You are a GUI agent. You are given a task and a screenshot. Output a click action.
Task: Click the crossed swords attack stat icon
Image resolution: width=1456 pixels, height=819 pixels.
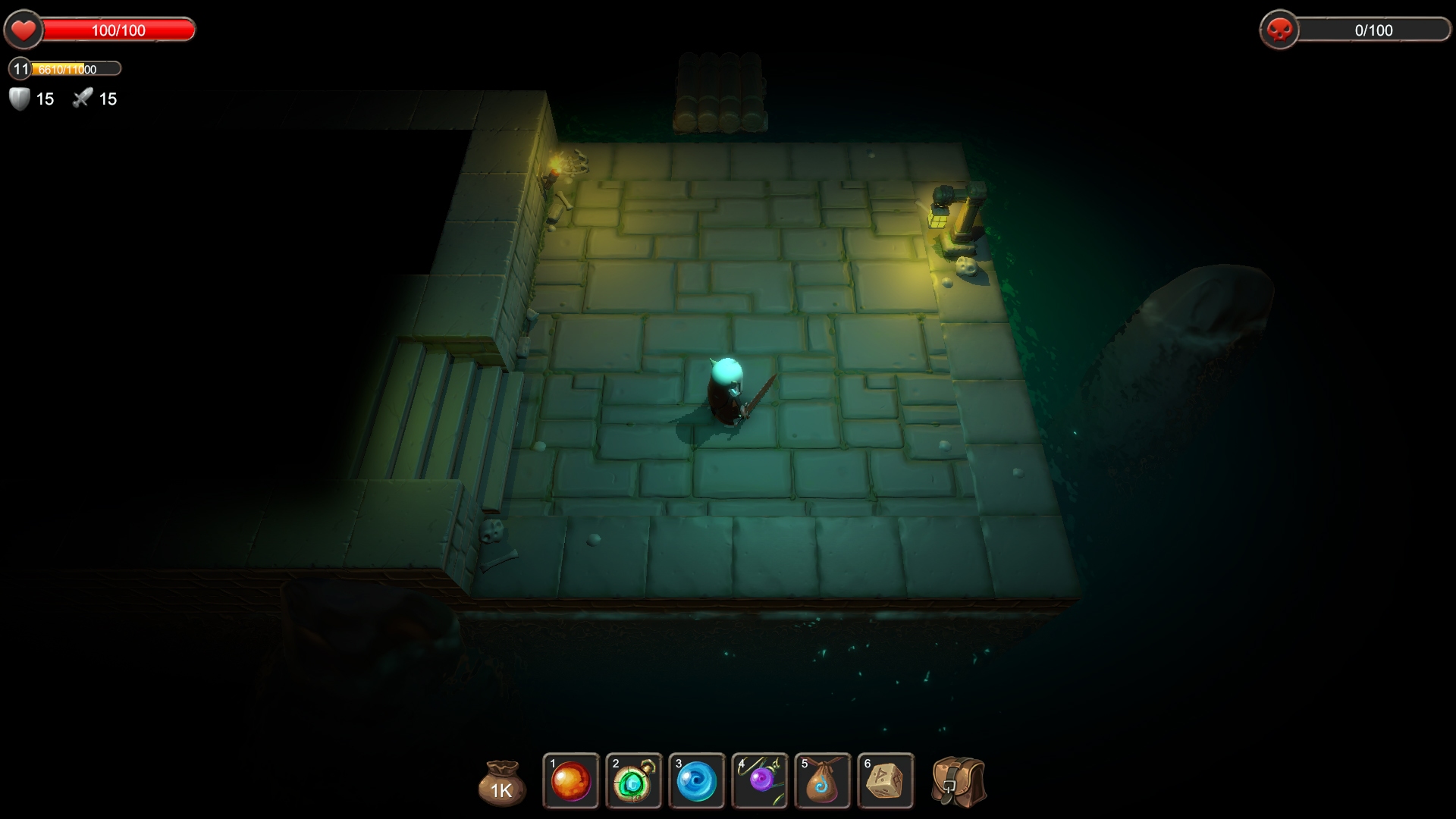coord(82,99)
